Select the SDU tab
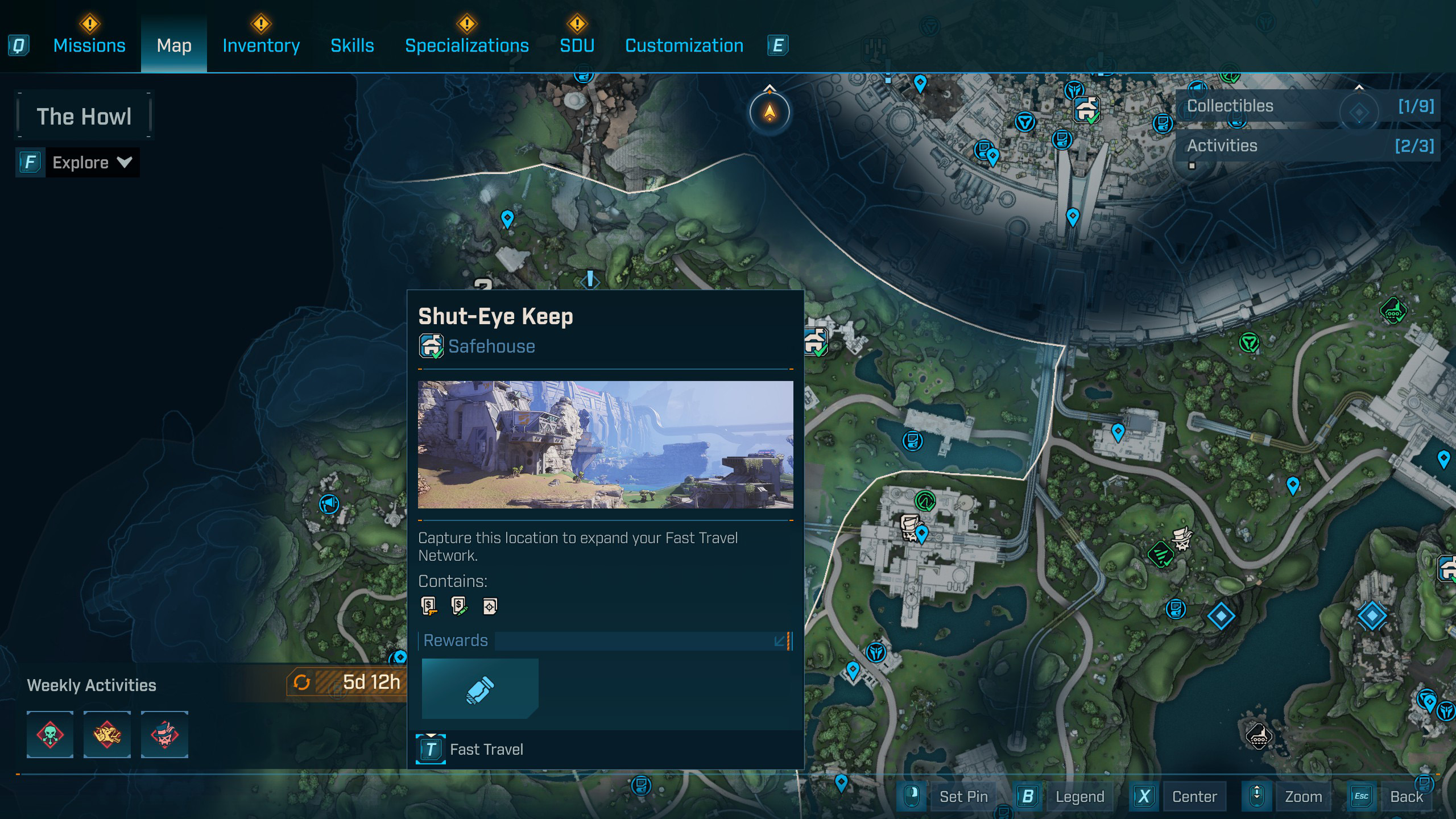This screenshot has width=1456, height=819. coord(577,45)
